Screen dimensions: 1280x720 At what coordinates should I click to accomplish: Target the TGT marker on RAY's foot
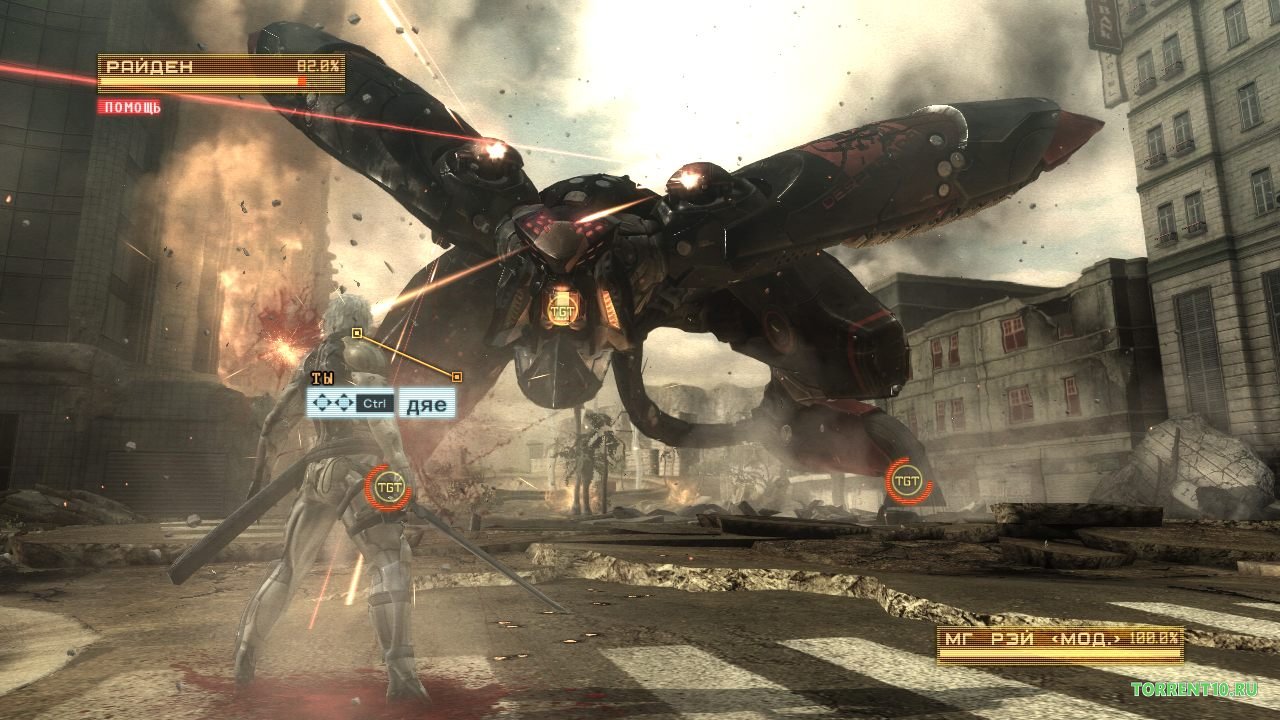[x=907, y=482]
